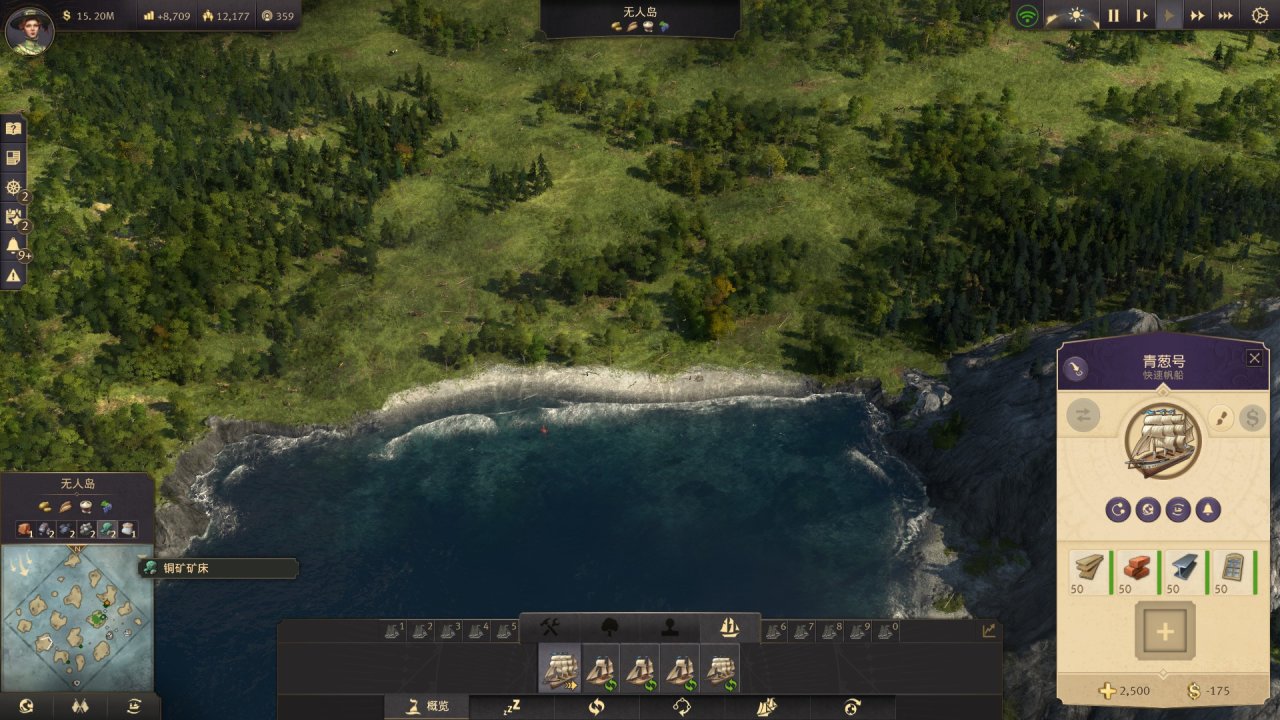Switch to the build tools tab
The width and height of the screenshot is (1280, 720).
(x=549, y=628)
